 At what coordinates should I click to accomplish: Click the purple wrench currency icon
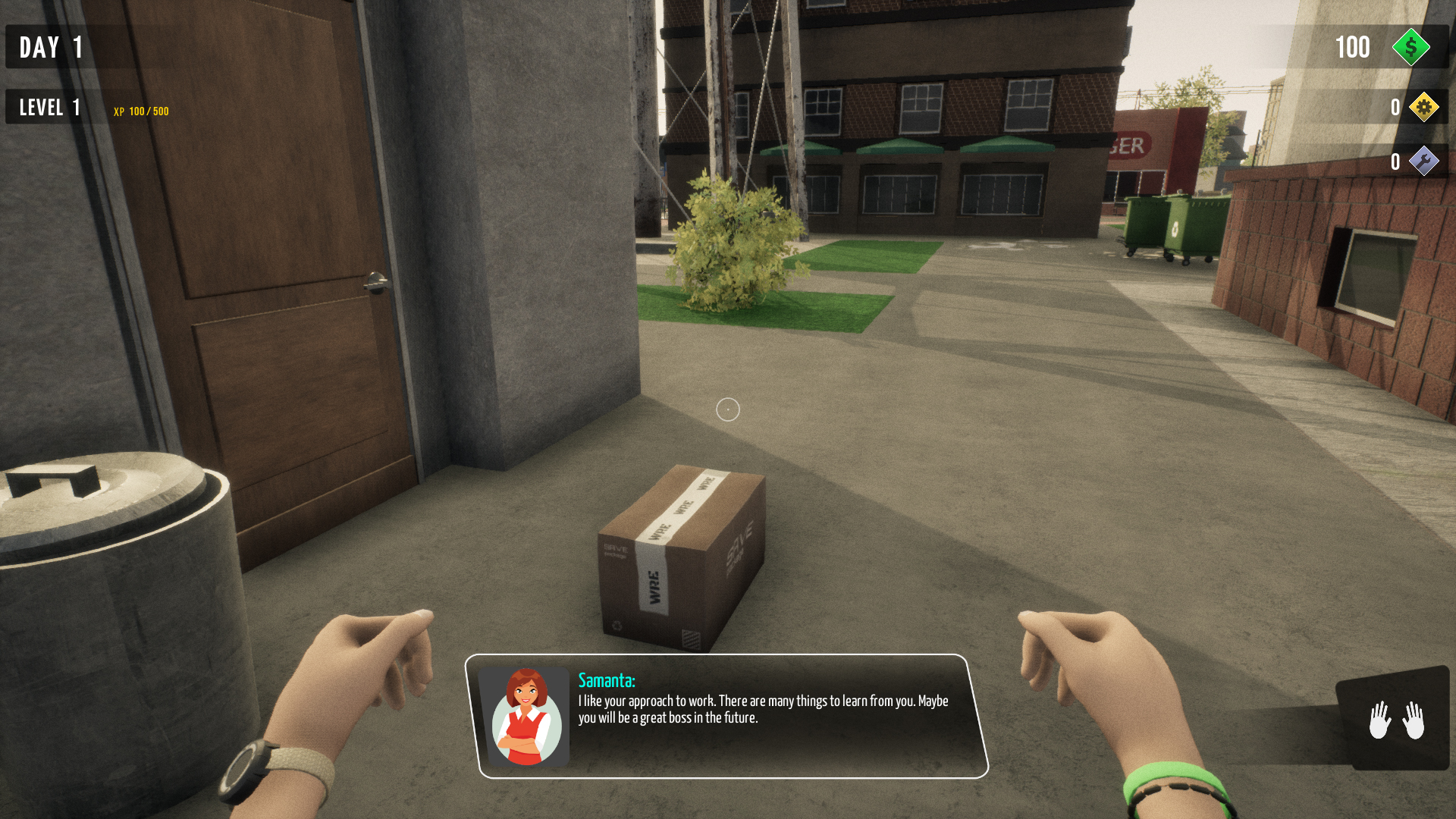pyautogui.click(x=1424, y=161)
